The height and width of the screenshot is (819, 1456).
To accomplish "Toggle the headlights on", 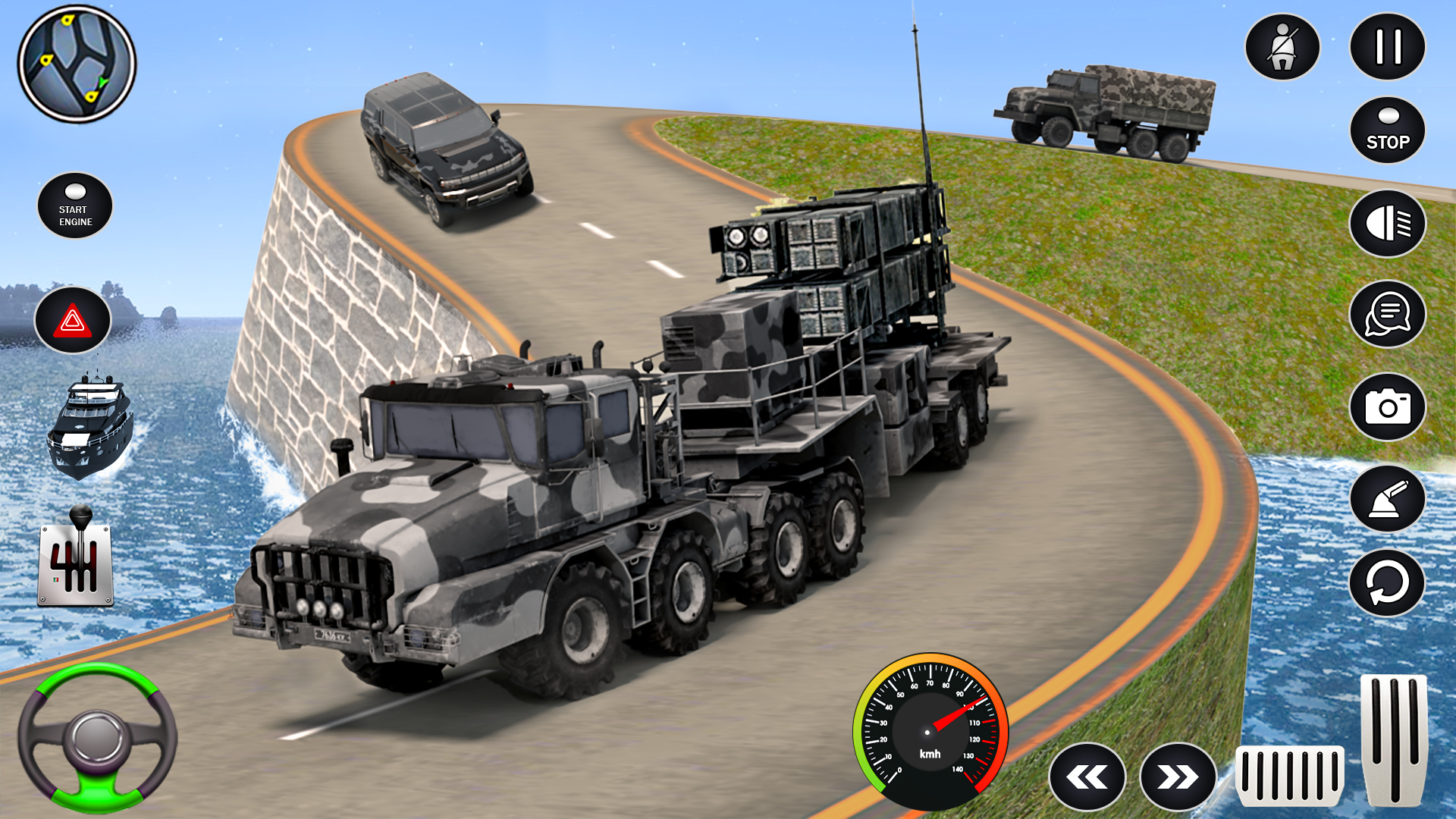I will coord(1386,222).
